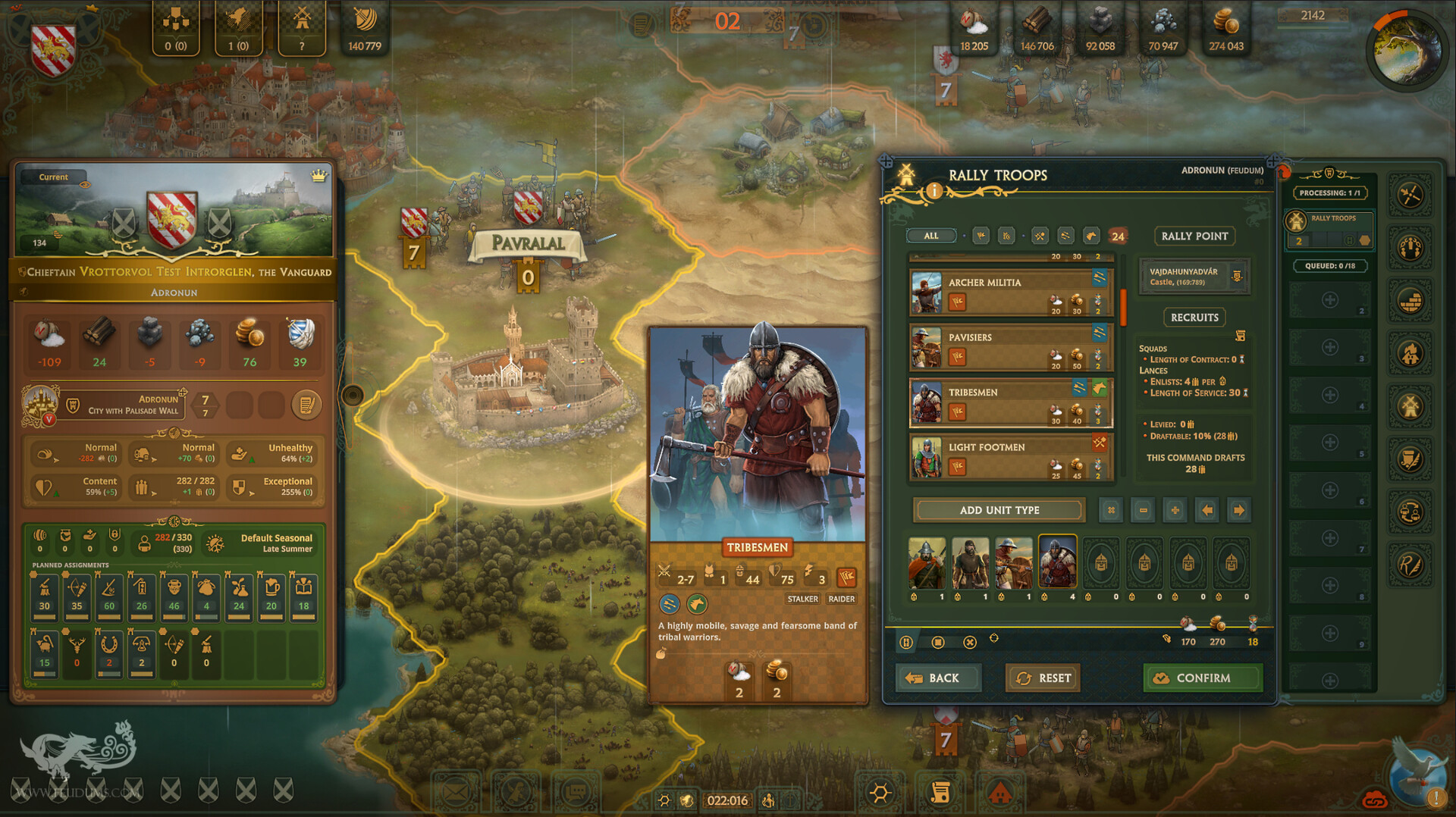Open the notes scroll on Adronun city panel

pyautogui.click(x=306, y=405)
